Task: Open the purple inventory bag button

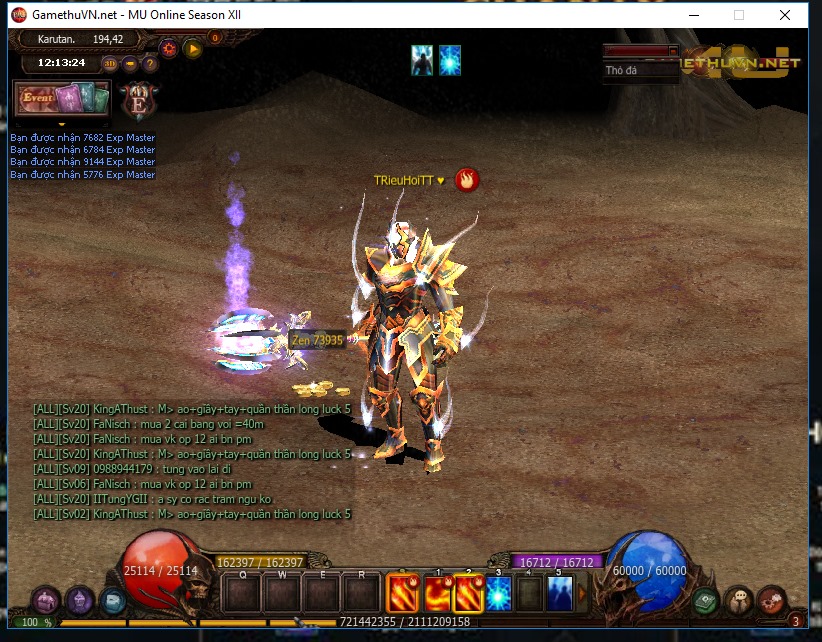Action: click(46, 601)
